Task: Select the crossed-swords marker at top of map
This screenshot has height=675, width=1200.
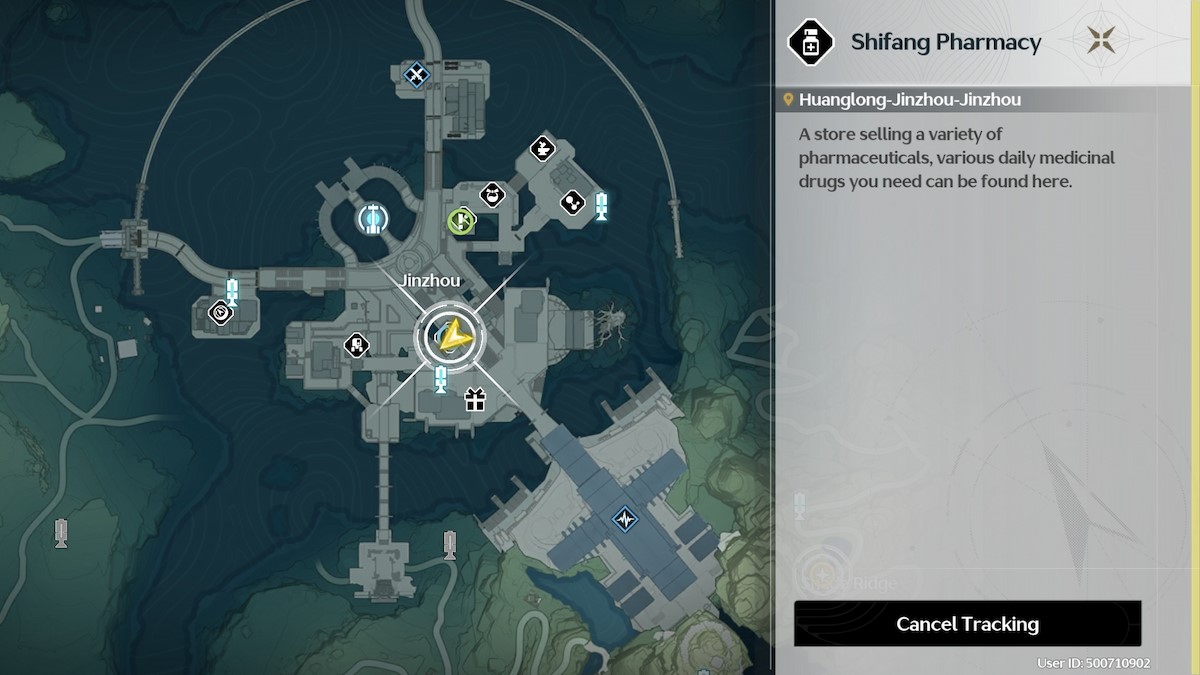Action: (x=416, y=73)
